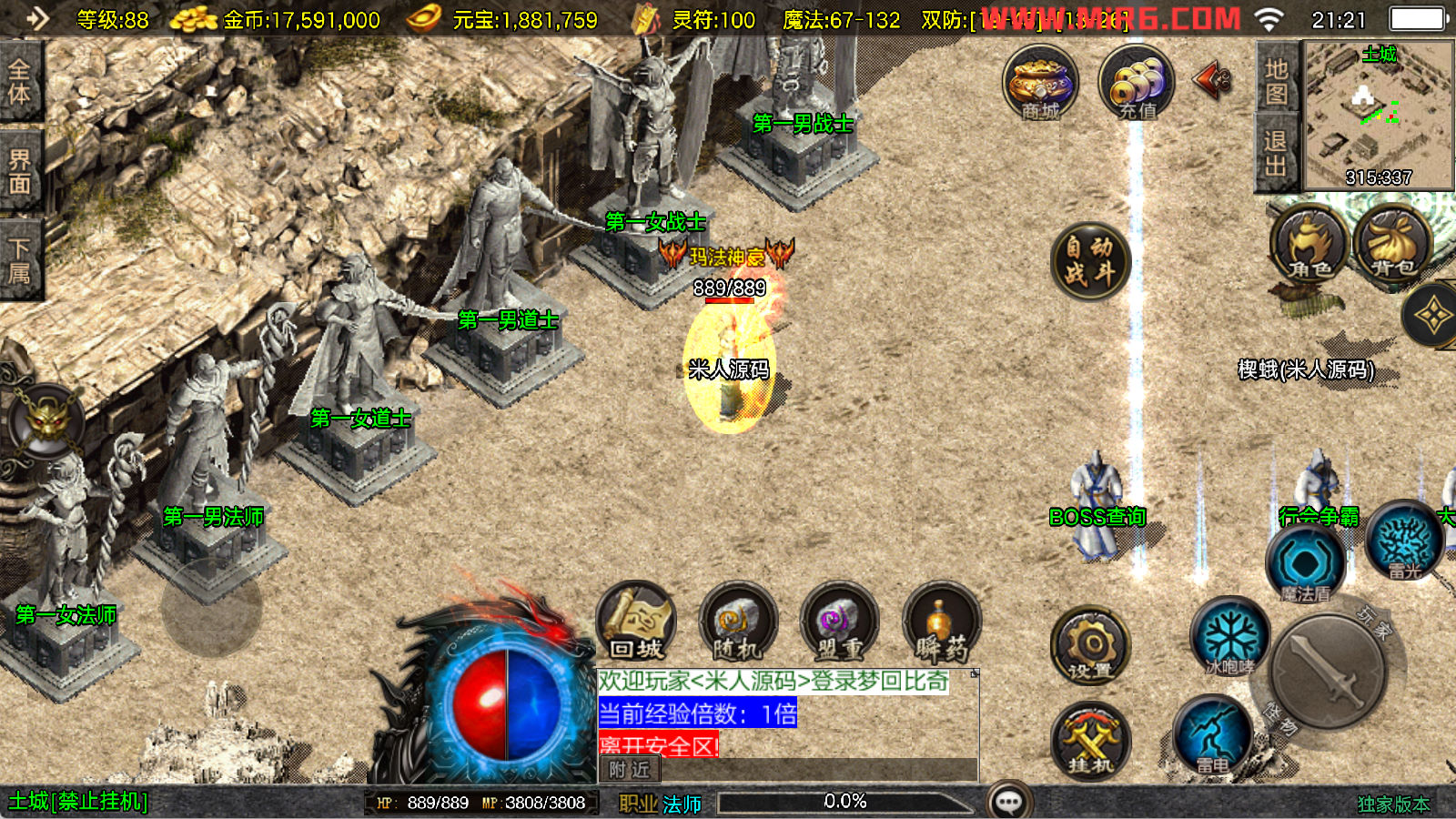
Task: Open the minimap of 土城
Action: (1378, 114)
